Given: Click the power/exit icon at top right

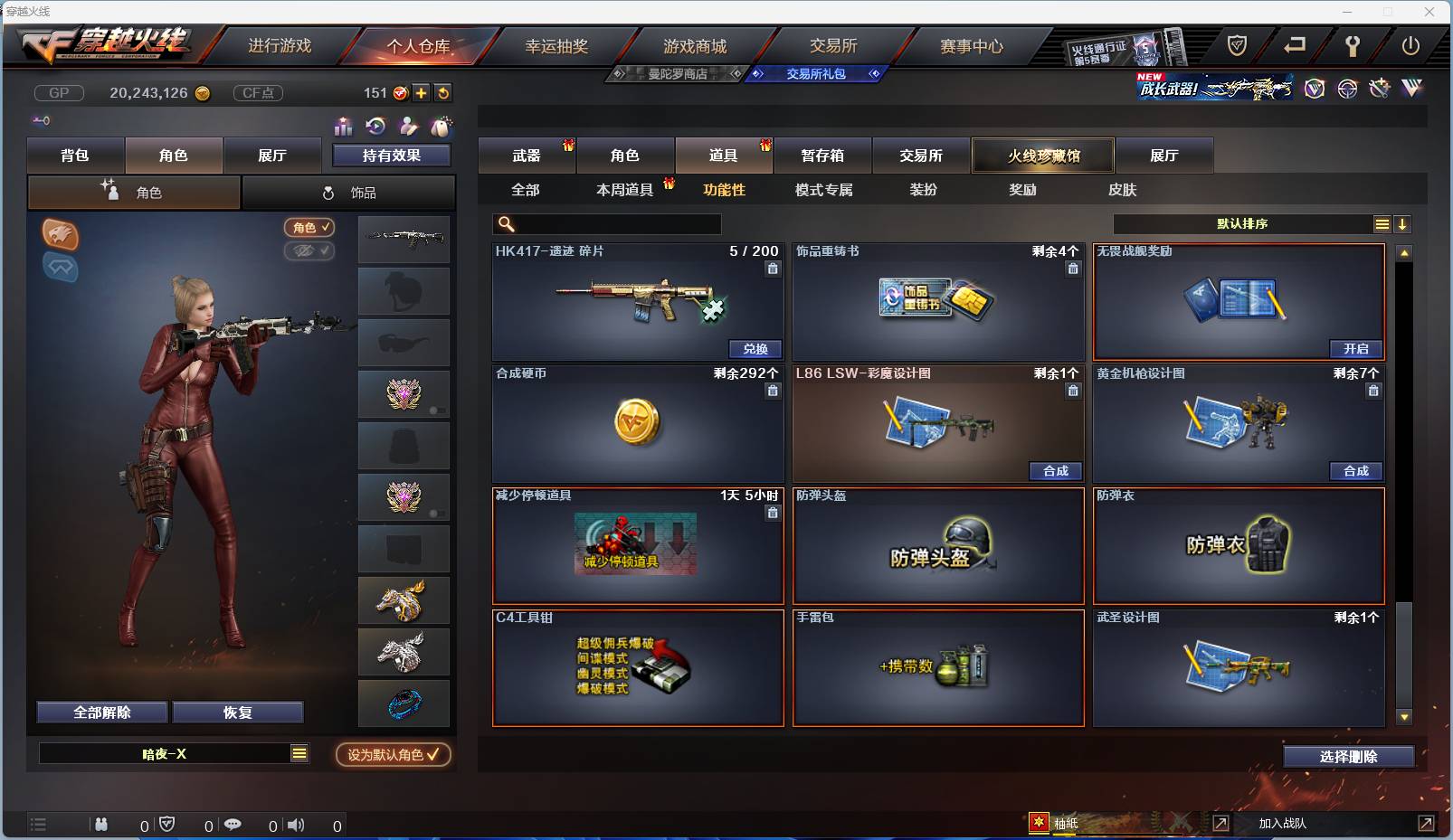Looking at the screenshot, I should point(1412,42).
